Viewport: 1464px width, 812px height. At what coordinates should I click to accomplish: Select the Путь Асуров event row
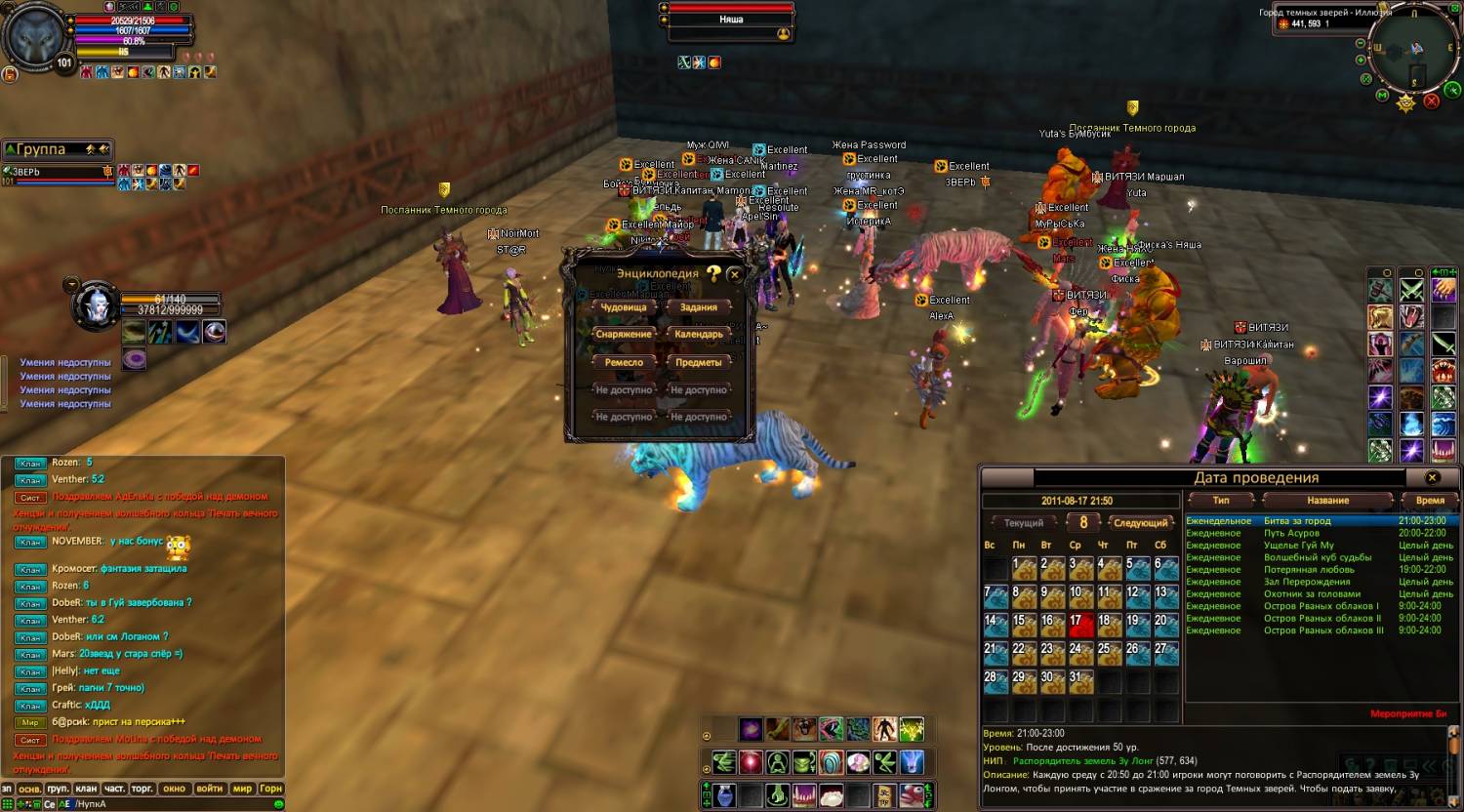[x=1291, y=533]
